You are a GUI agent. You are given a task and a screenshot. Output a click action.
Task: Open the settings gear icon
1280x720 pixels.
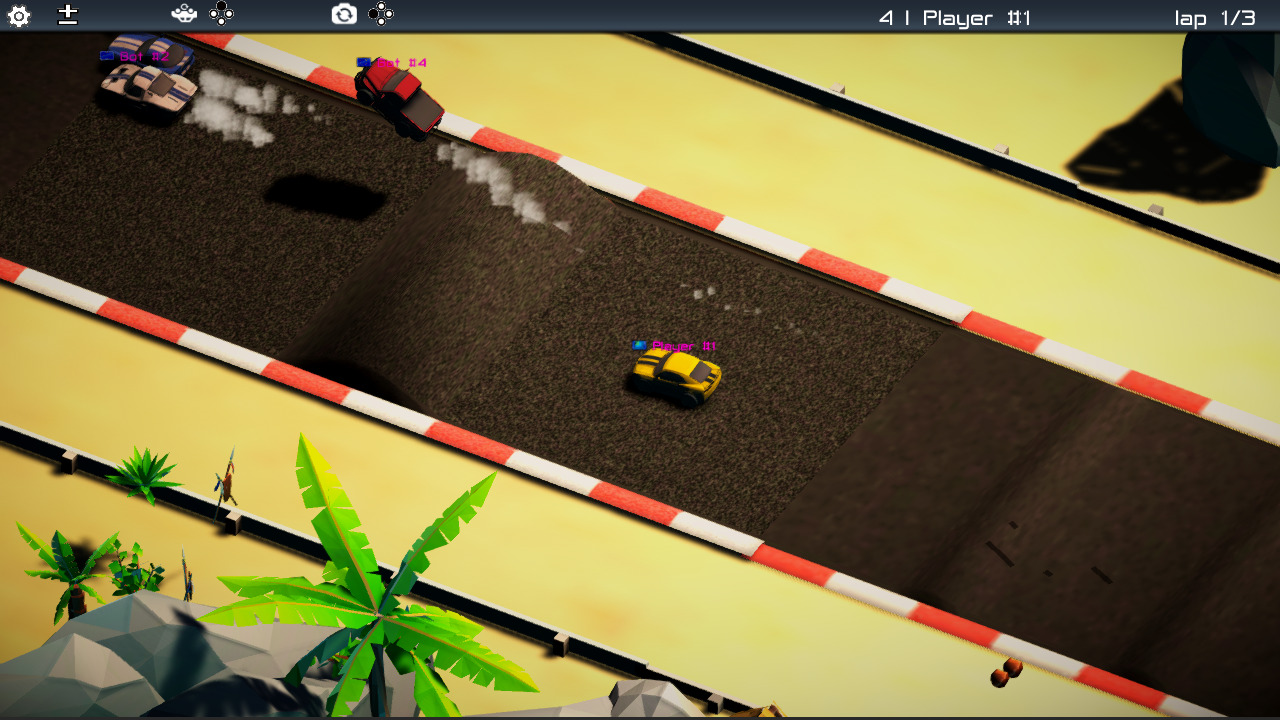point(18,15)
